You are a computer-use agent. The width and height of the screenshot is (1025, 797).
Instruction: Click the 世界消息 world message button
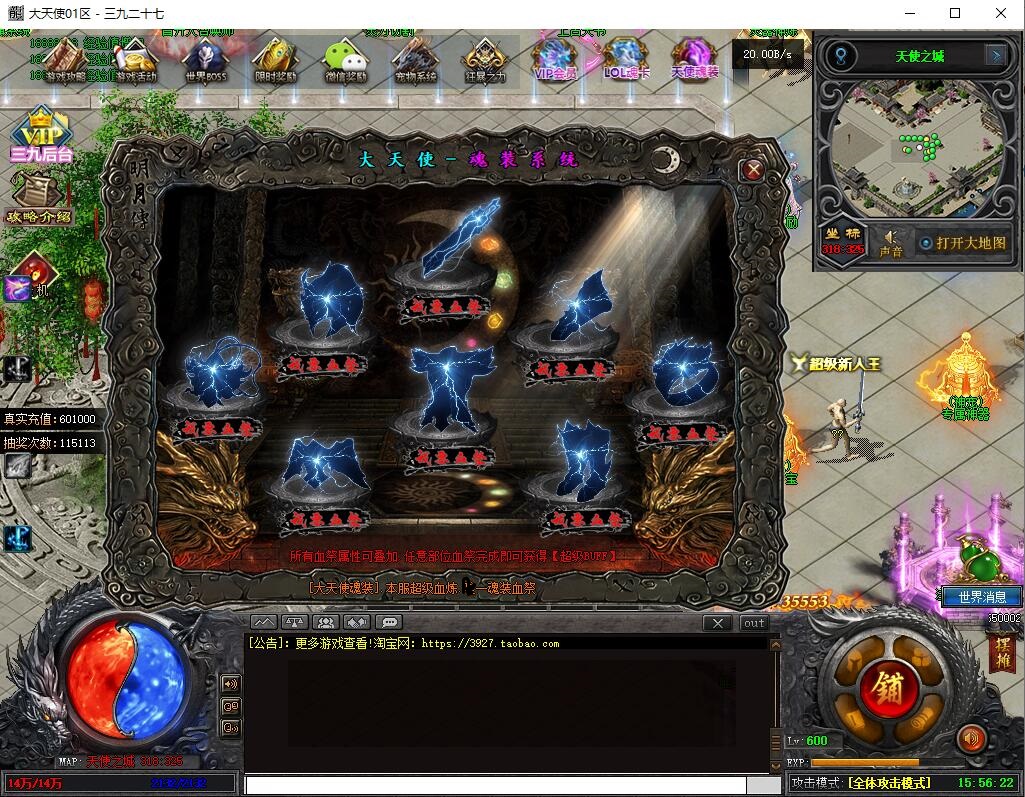[982, 597]
